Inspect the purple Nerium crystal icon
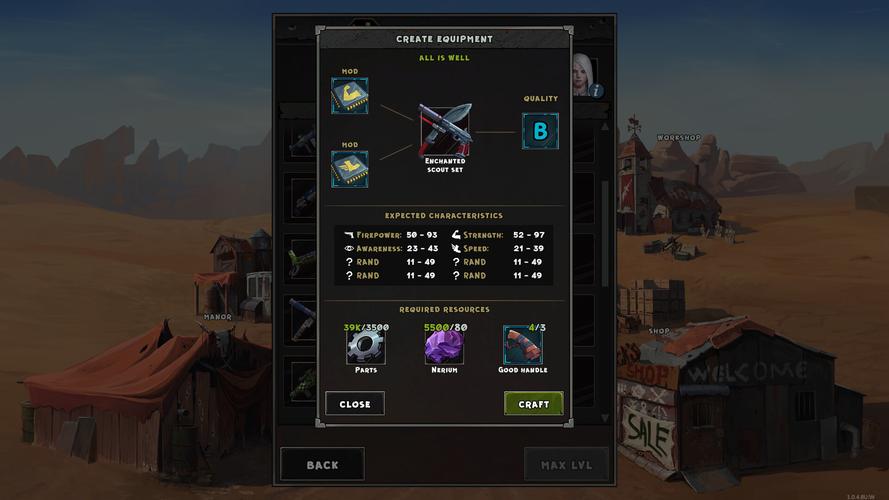 pos(444,346)
